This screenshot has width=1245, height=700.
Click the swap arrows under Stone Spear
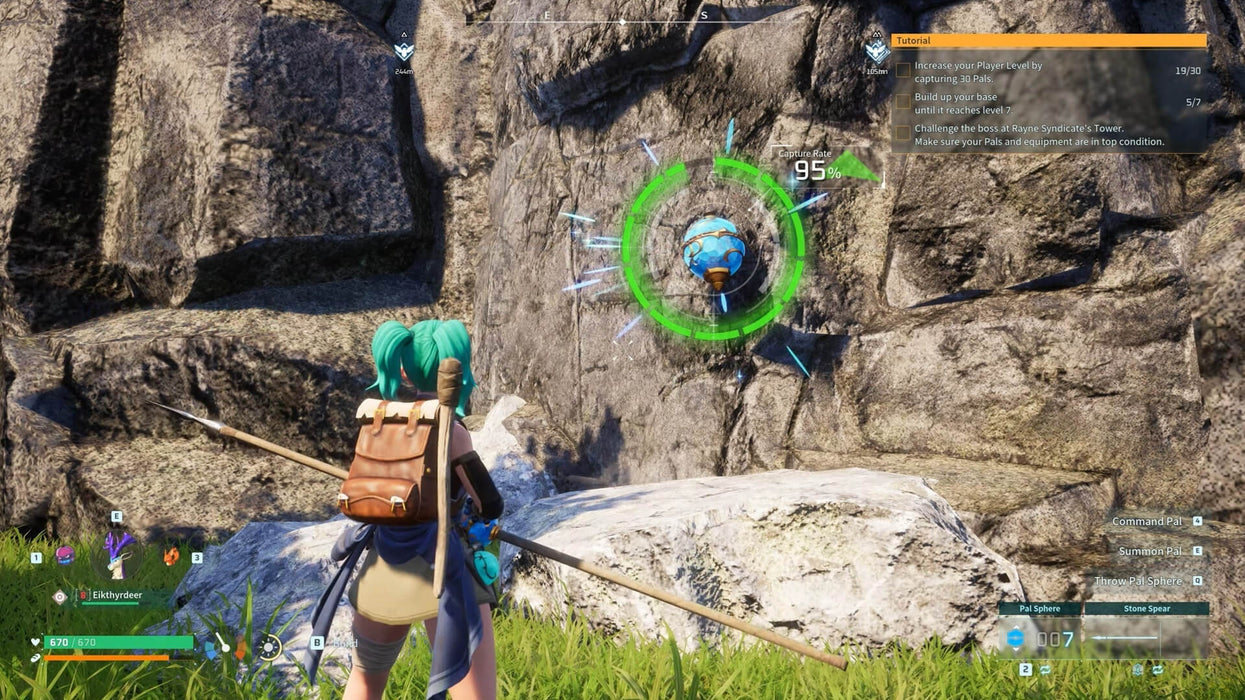tap(1157, 669)
